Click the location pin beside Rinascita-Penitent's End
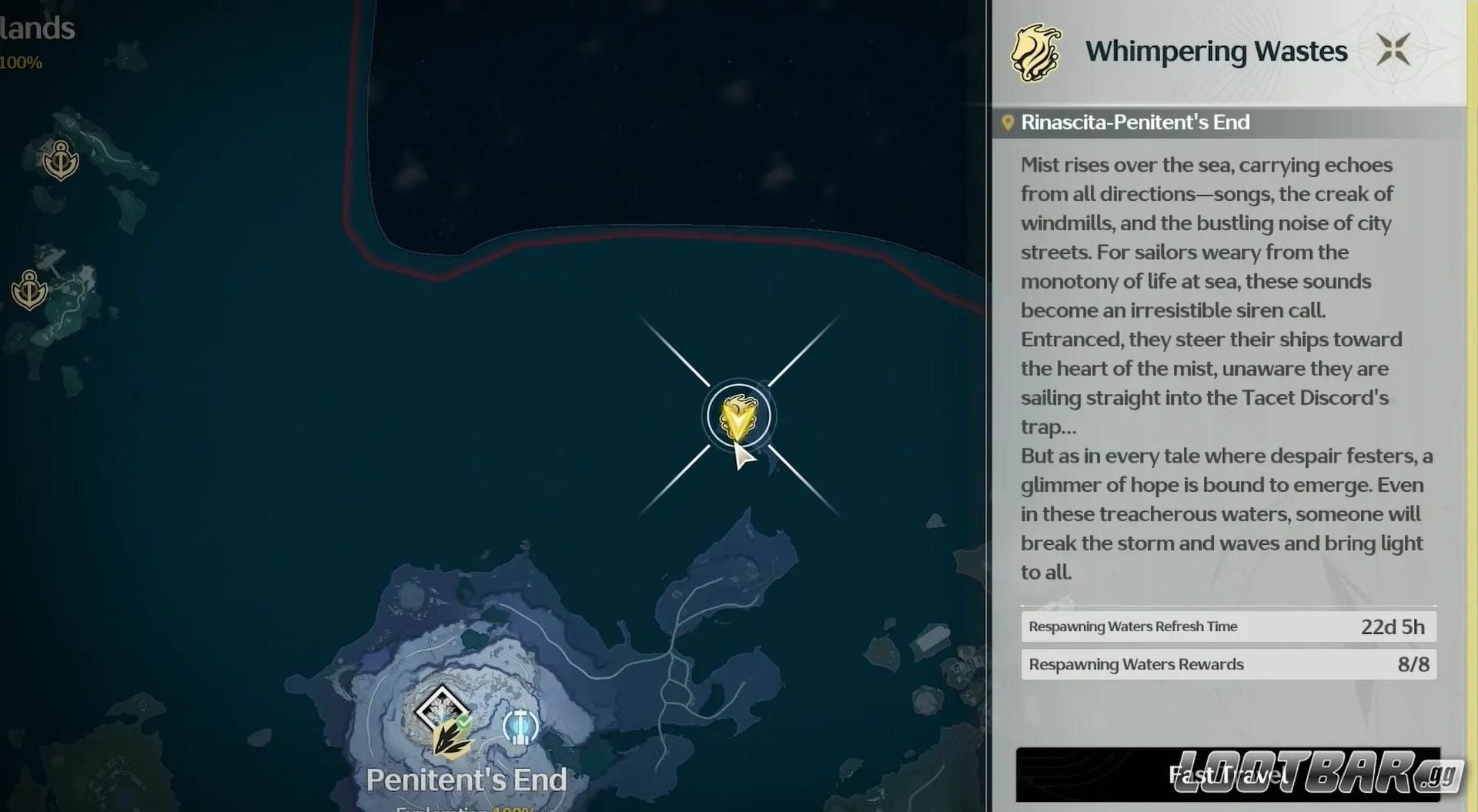The width and height of the screenshot is (1478, 812). 1009,122
